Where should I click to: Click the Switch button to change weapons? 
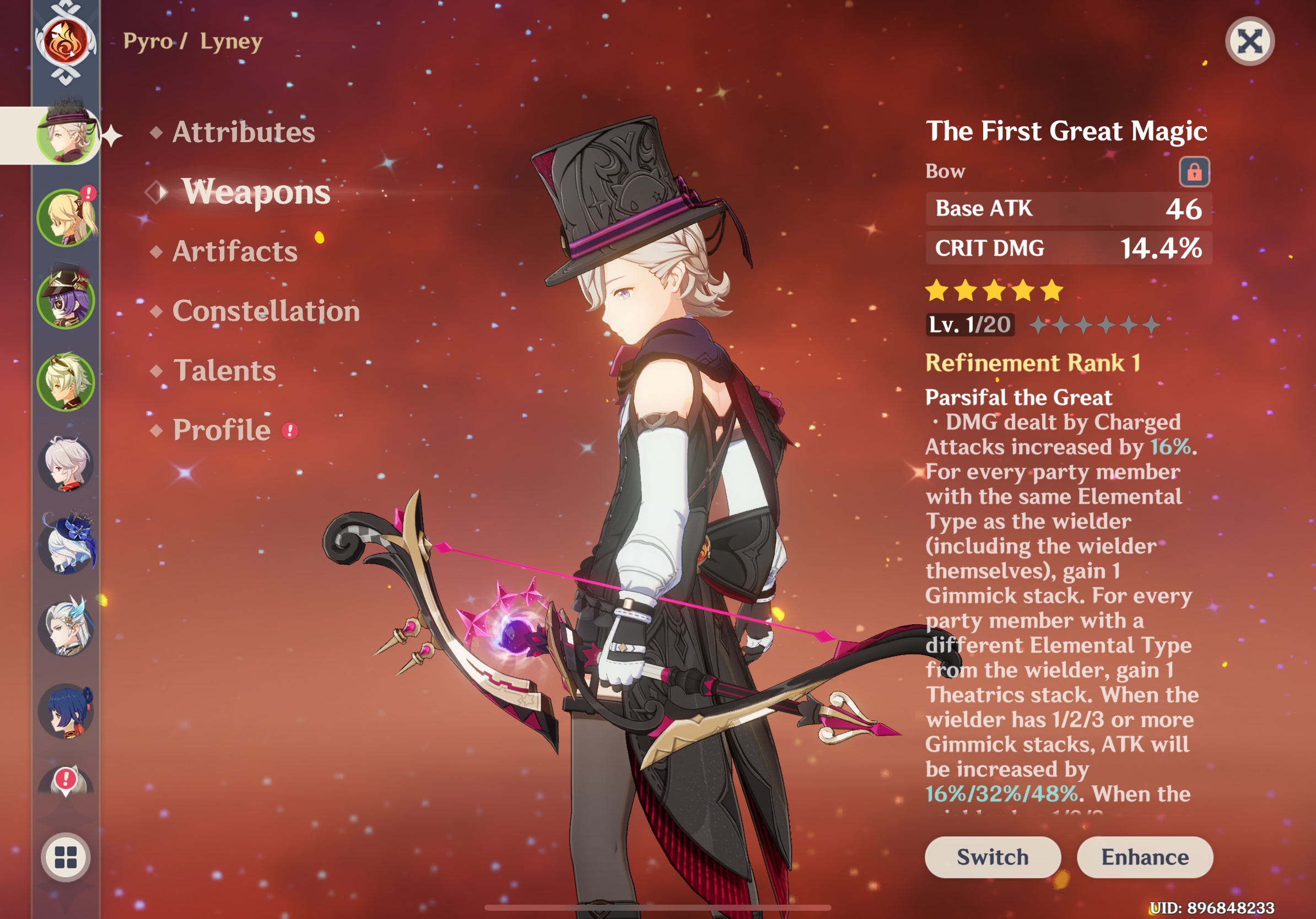tap(993, 857)
